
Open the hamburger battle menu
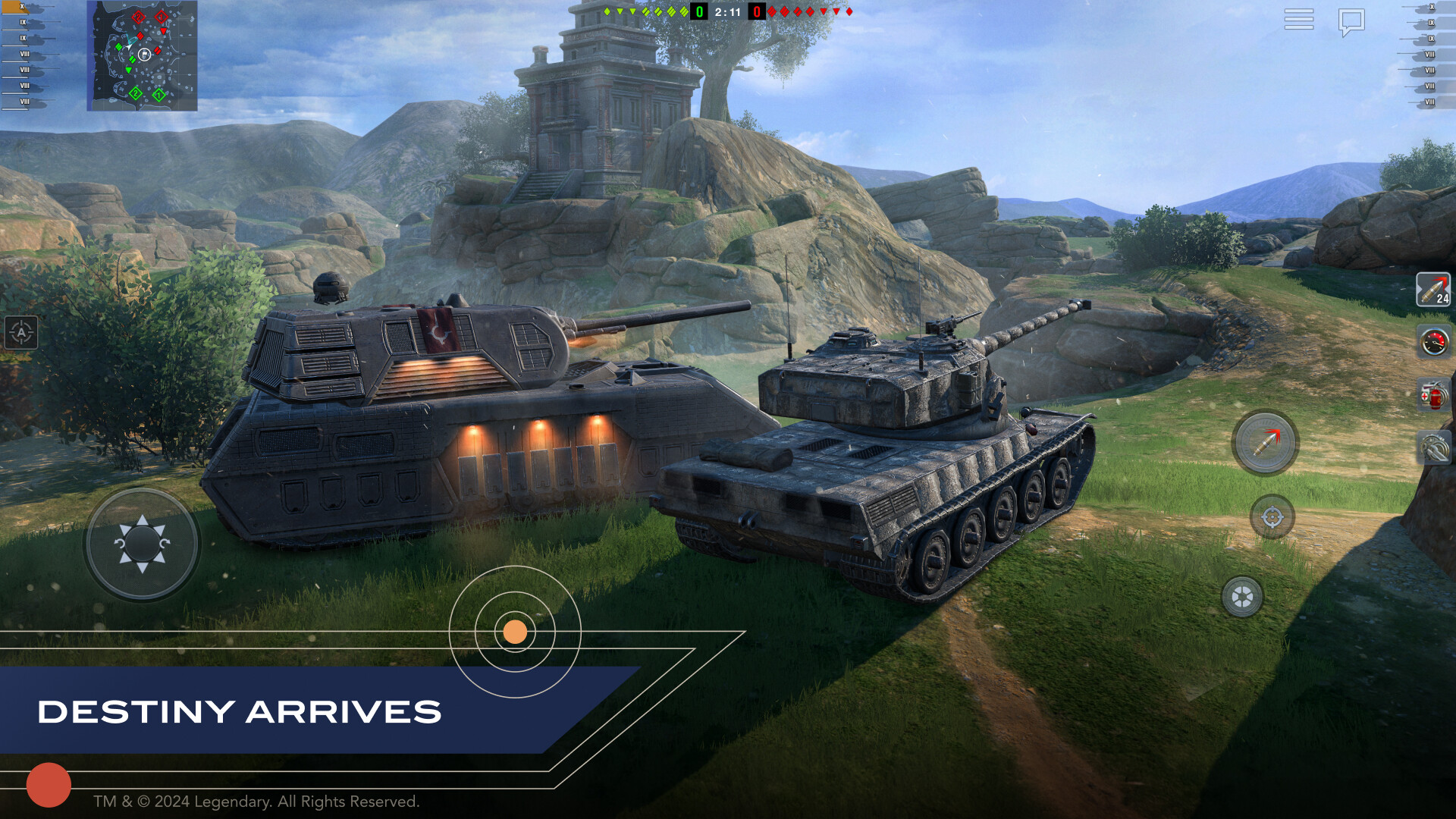pyautogui.click(x=1299, y=20)
